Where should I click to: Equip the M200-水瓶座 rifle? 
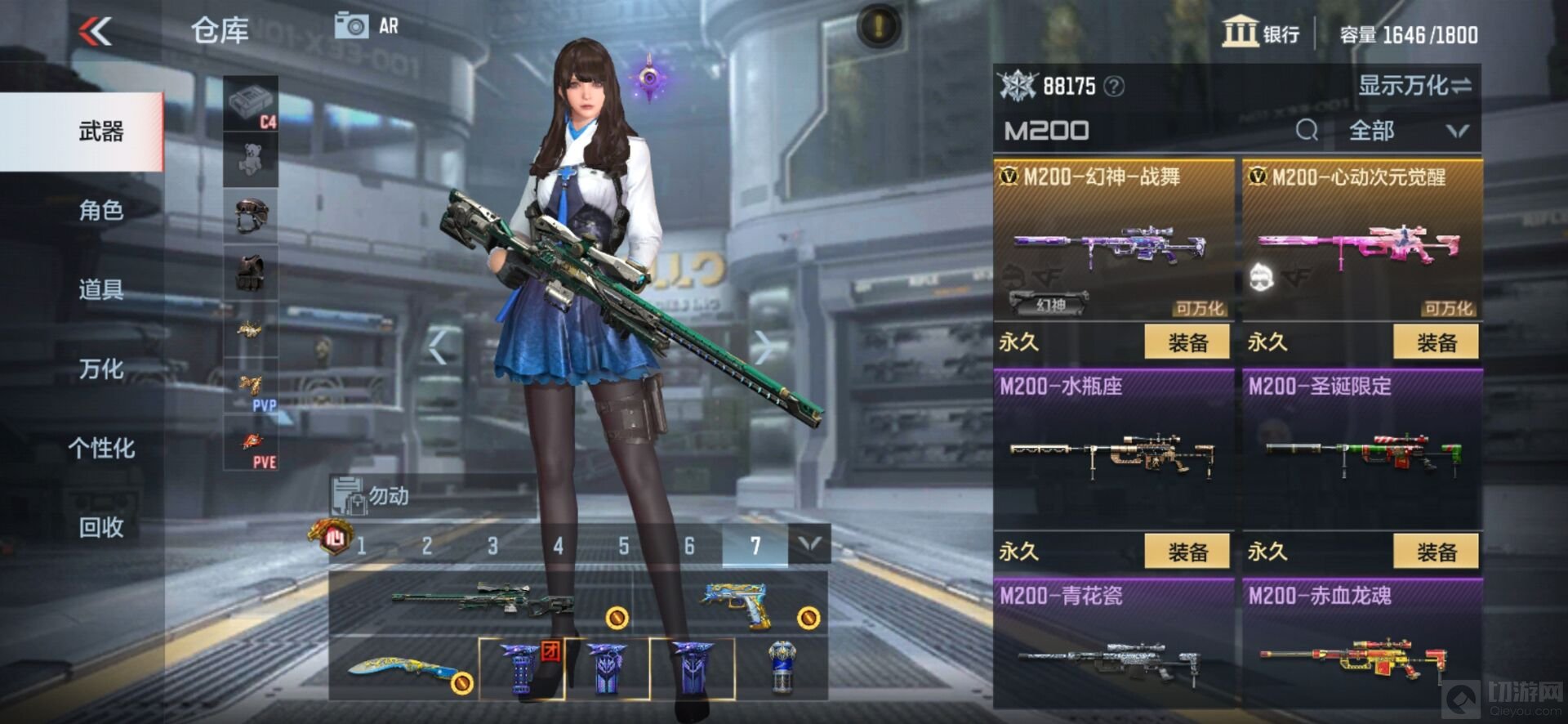[x=1187, y=552]
